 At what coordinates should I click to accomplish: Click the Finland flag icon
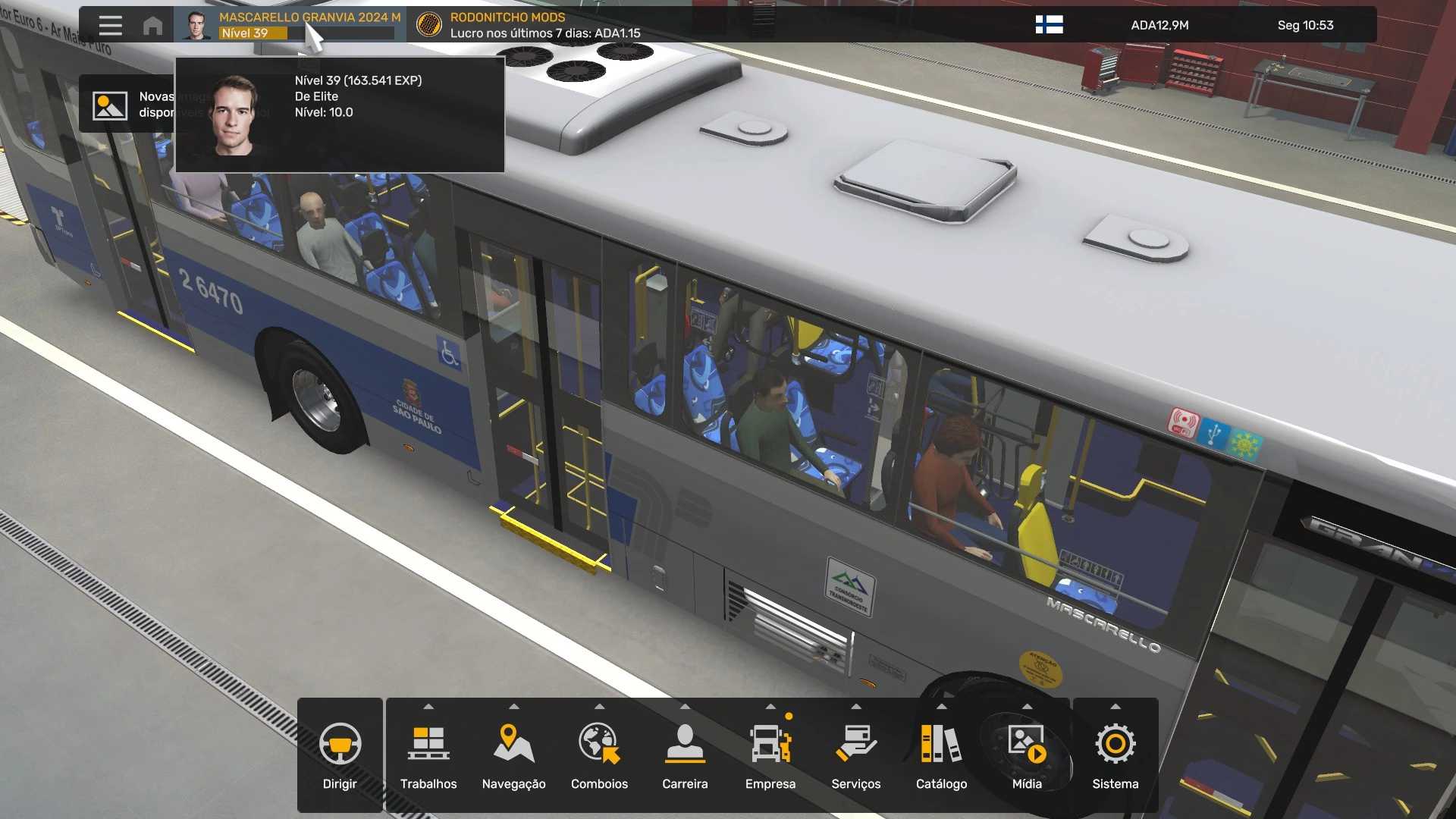pos(1049,25)
